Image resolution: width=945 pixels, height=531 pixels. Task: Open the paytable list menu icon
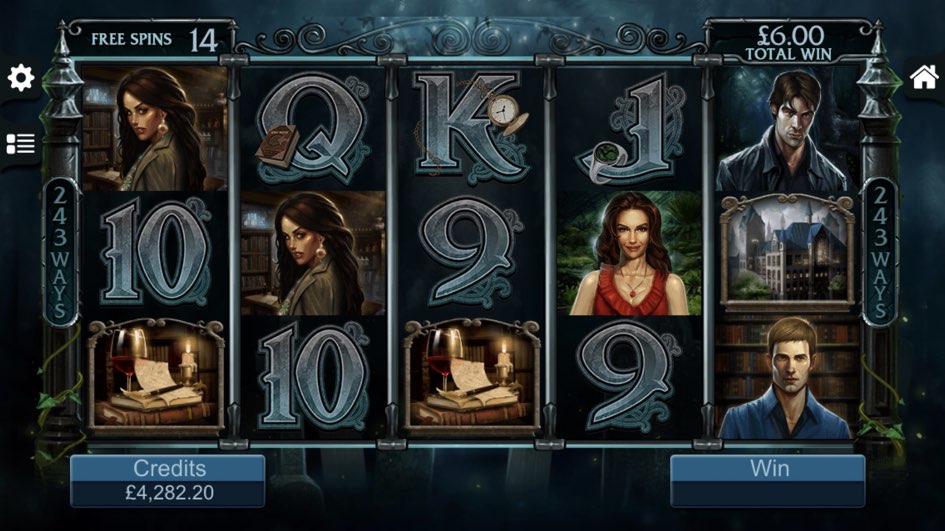tap(21, 144)
